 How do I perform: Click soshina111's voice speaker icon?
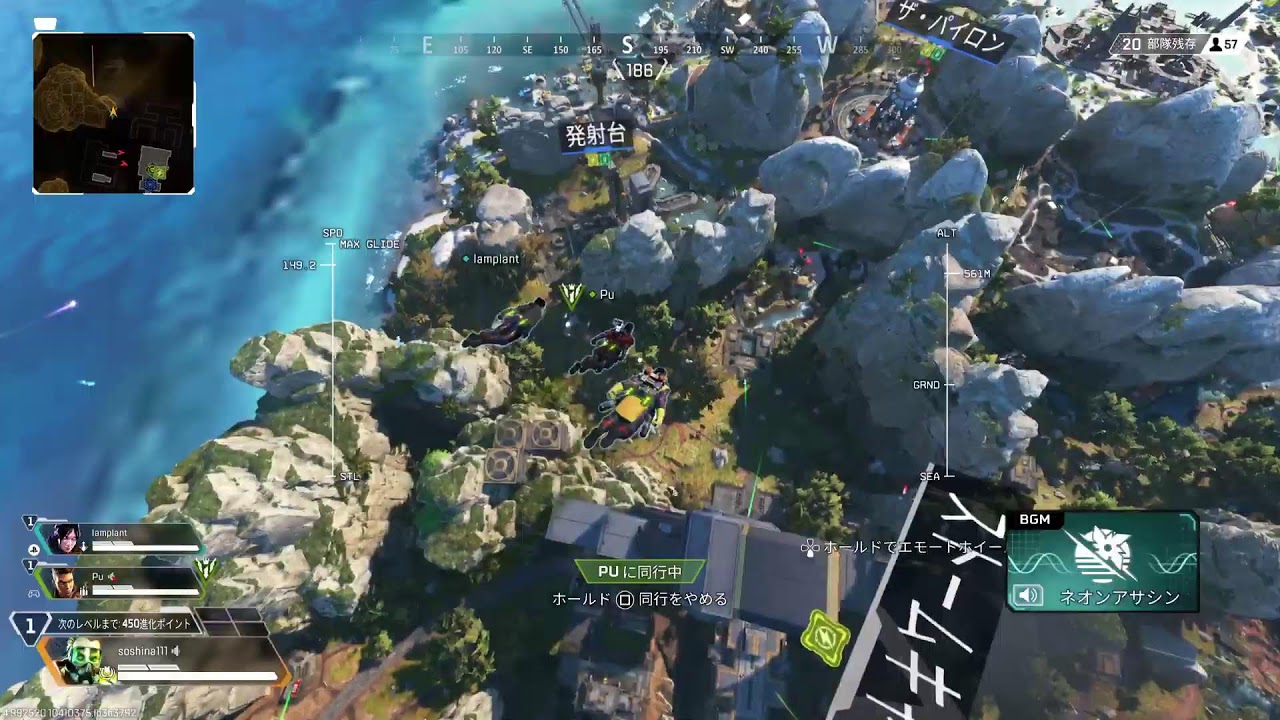tap(174, 652)
